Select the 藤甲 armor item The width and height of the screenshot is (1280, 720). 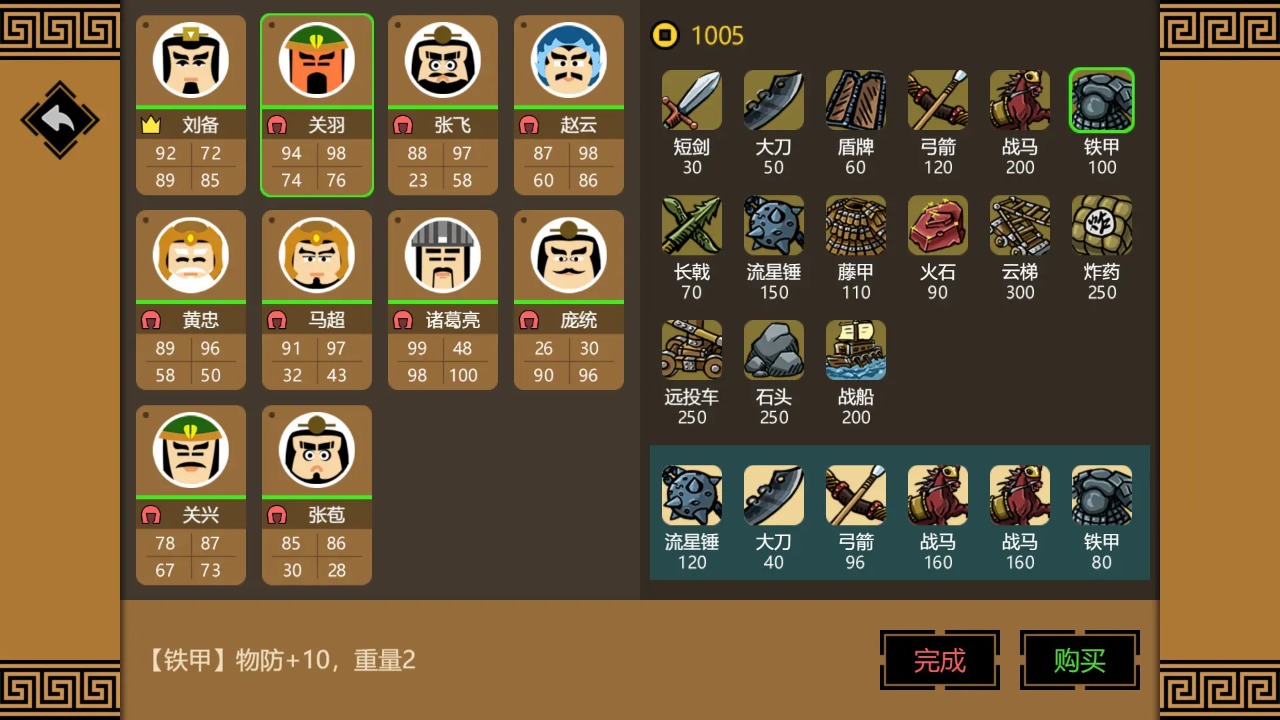[855, 225]
